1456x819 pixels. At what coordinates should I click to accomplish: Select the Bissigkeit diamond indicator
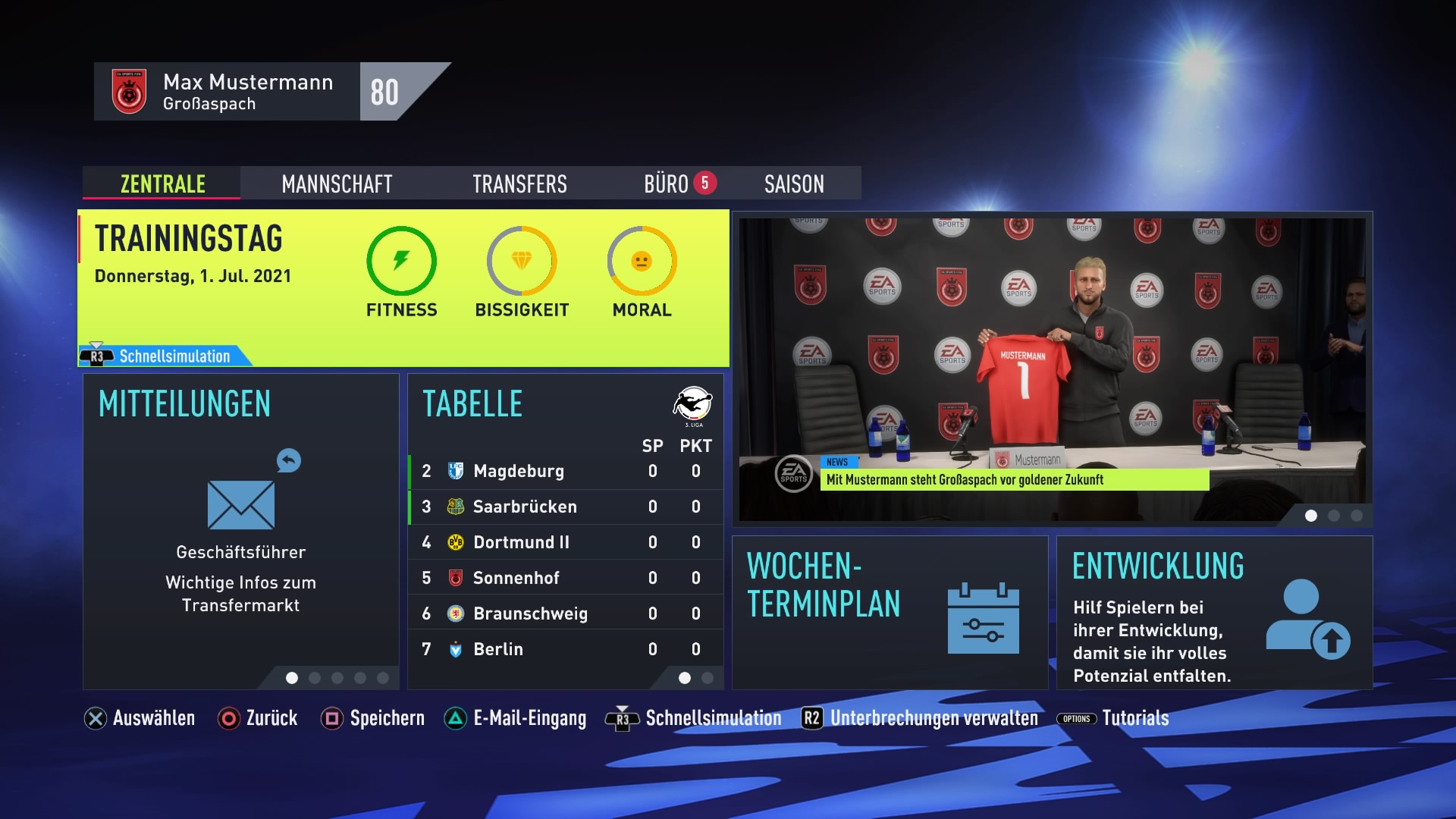coord(522,262)
